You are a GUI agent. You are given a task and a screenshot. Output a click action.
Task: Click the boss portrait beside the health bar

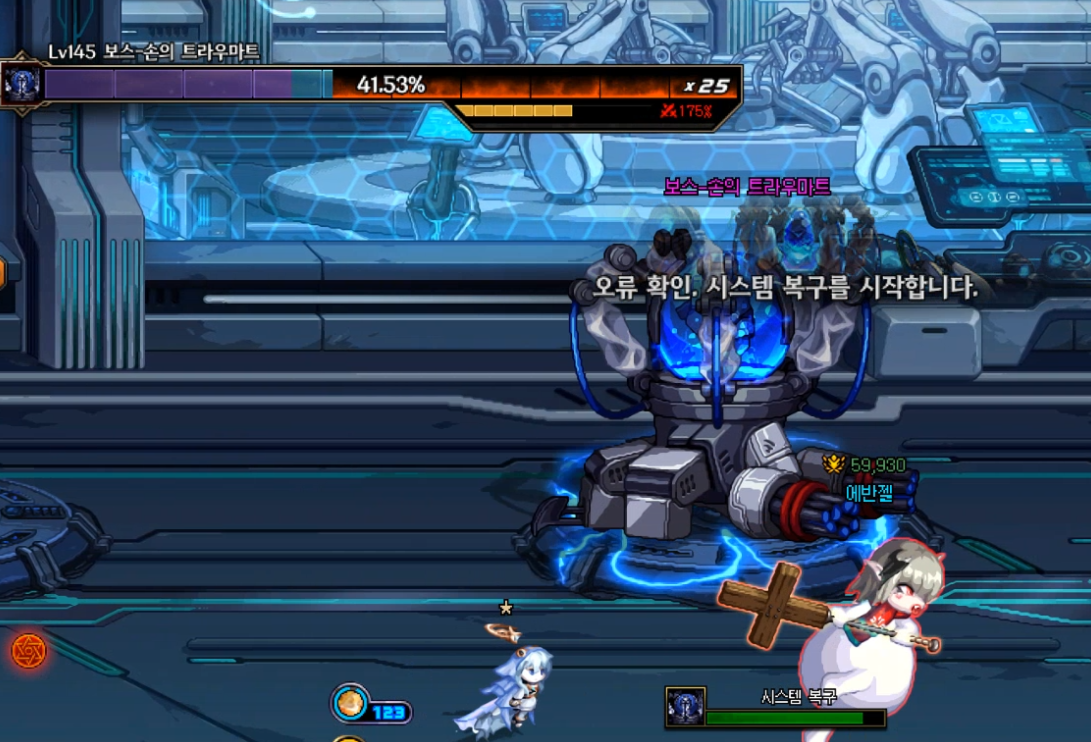(21, 84)
